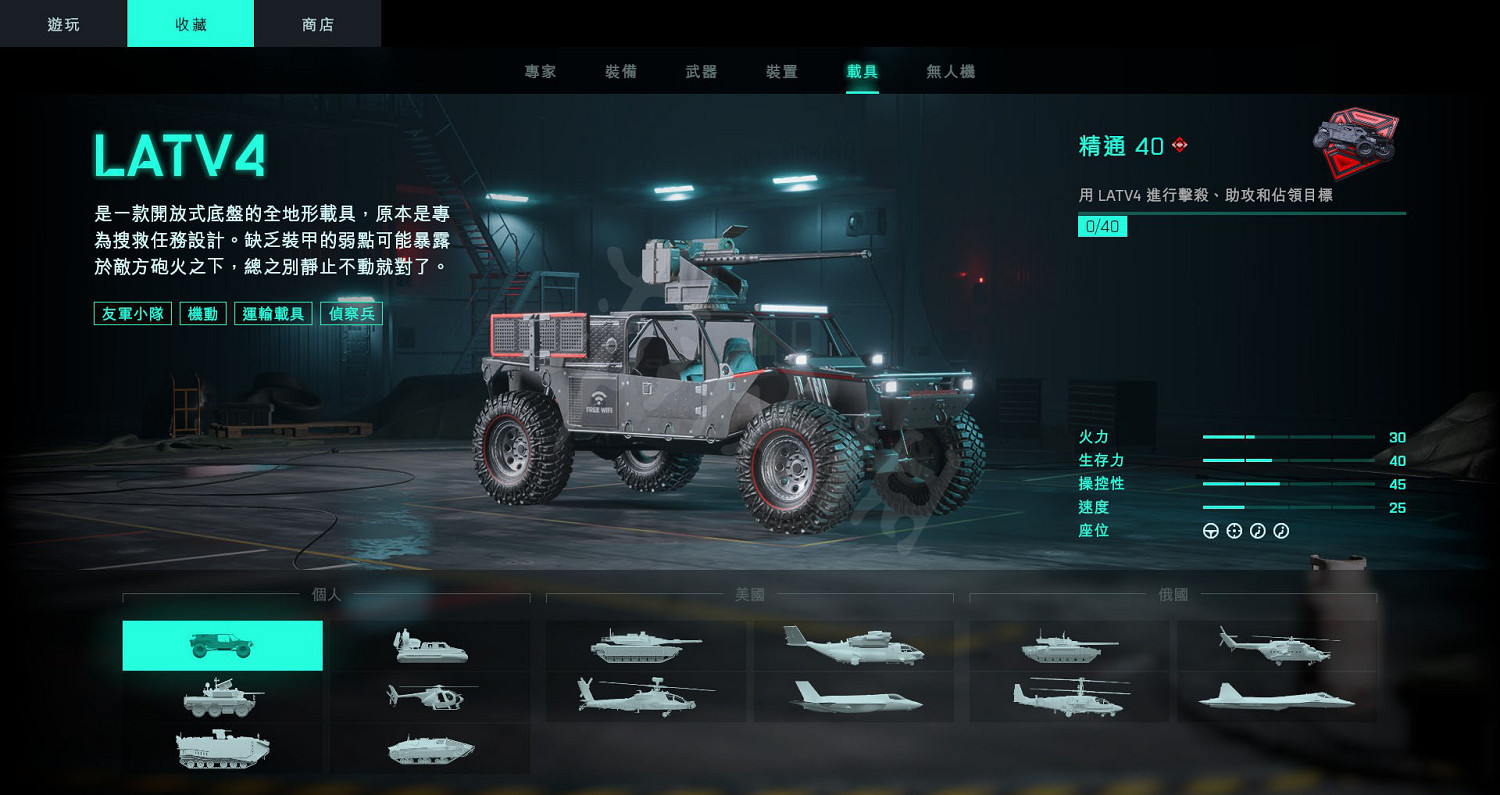
Task: Expand the 個人 vehicle section
Action: coord(328,595)
